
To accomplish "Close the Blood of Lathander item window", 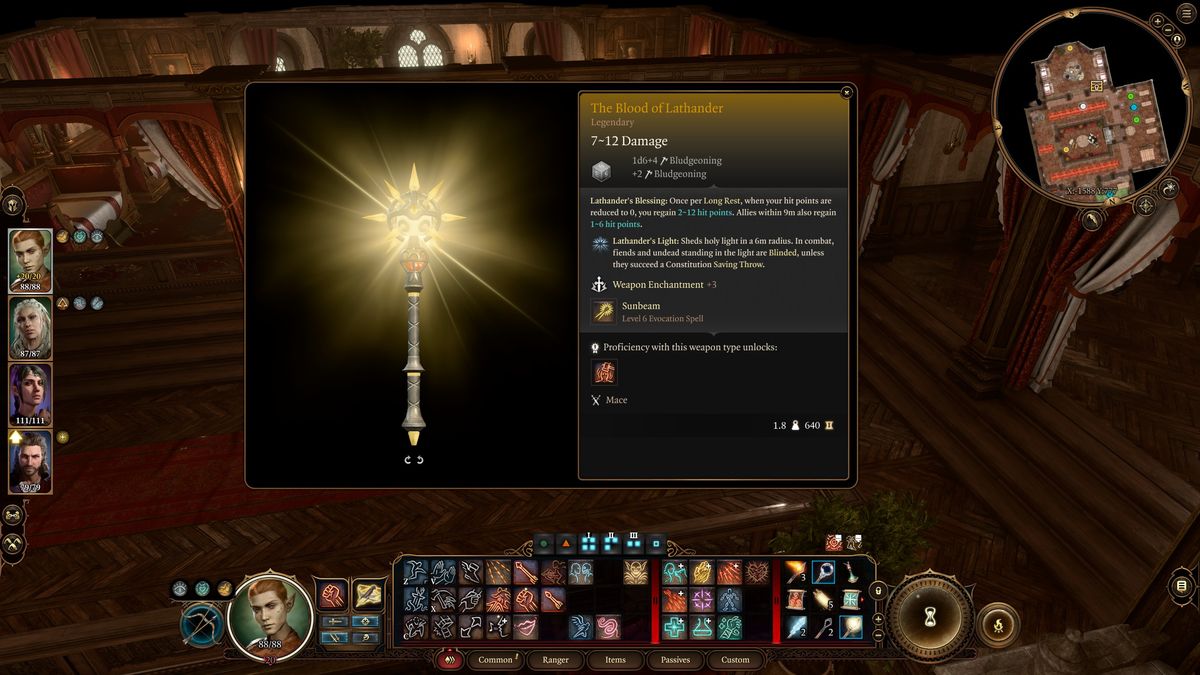I will pos(847,93).
